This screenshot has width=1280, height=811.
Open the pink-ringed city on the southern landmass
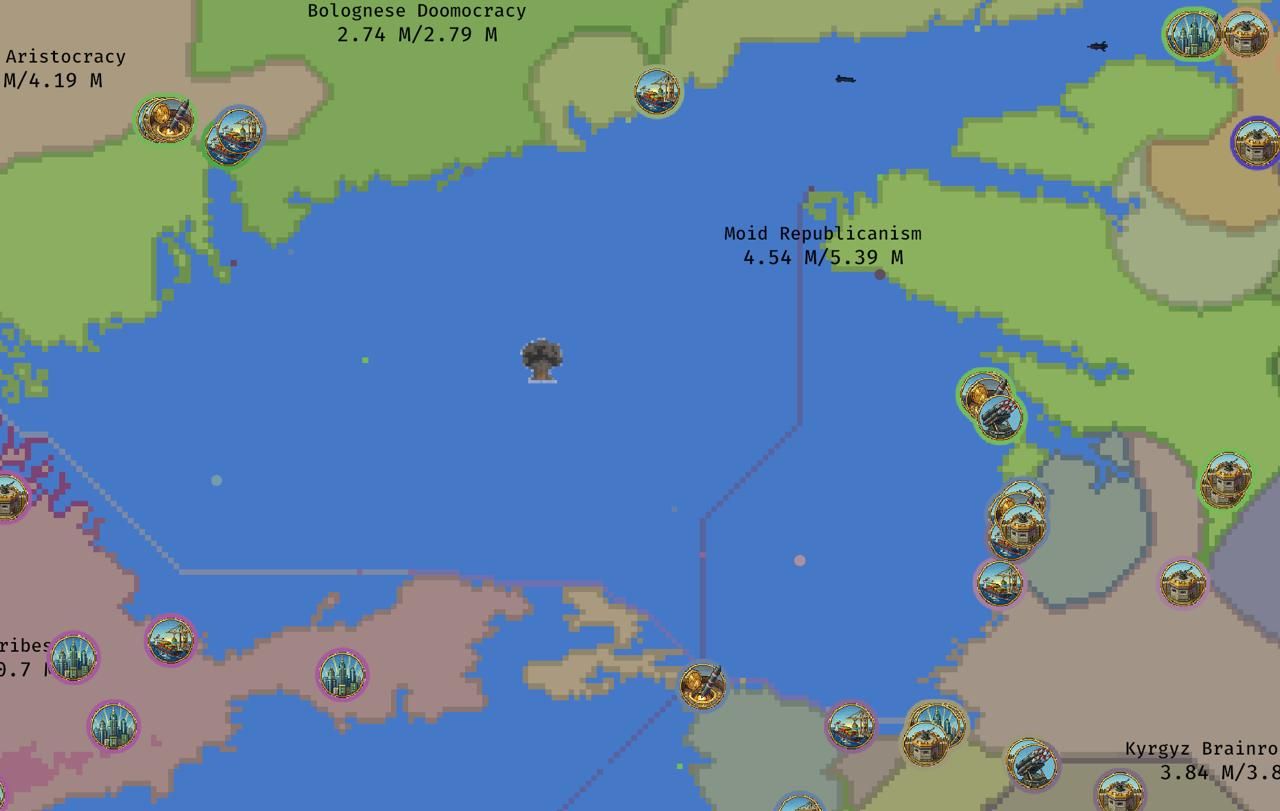tap(342, 677)
